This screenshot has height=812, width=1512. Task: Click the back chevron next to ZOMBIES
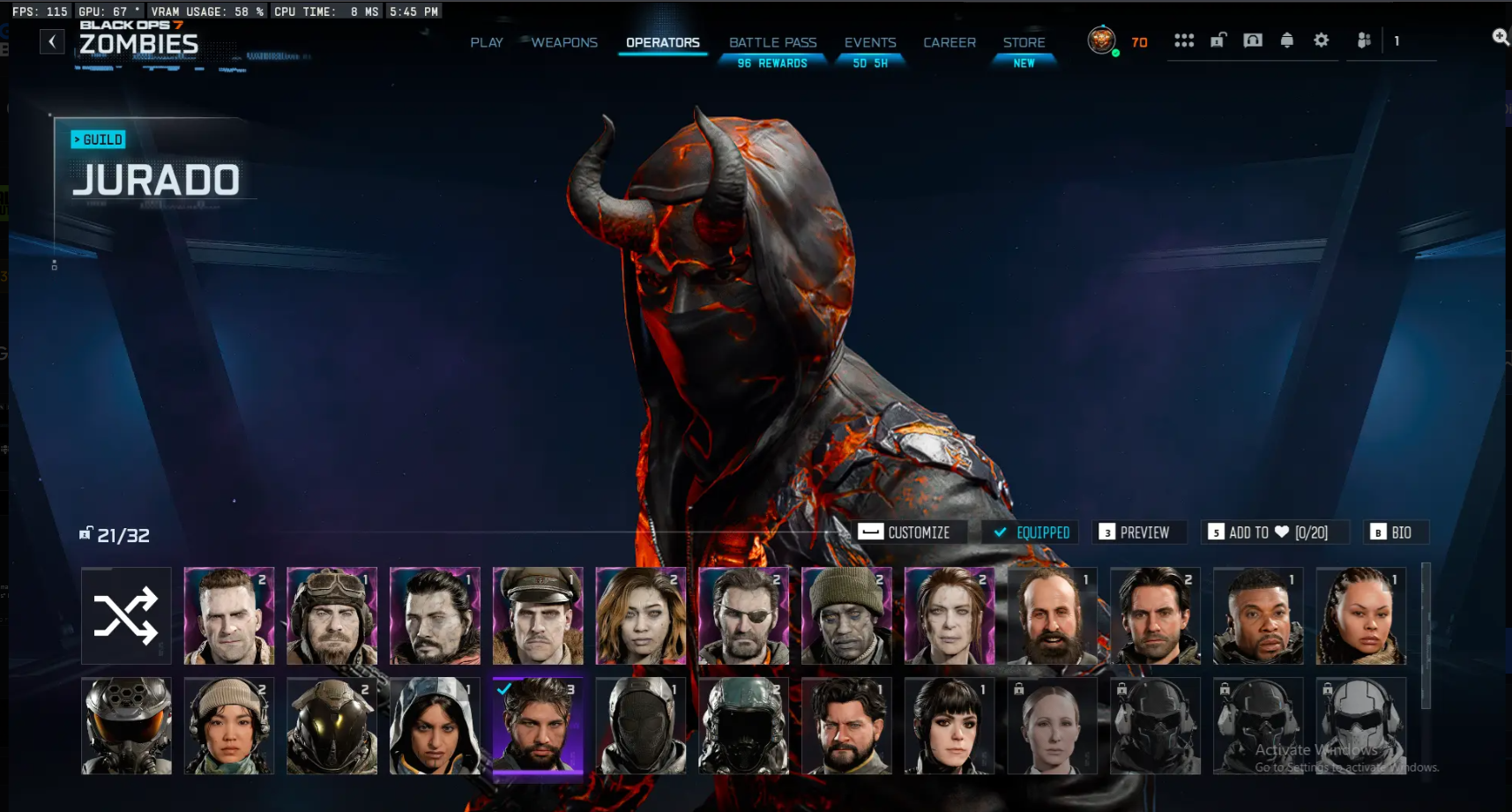pyautogui.click(x=52, y=41)
